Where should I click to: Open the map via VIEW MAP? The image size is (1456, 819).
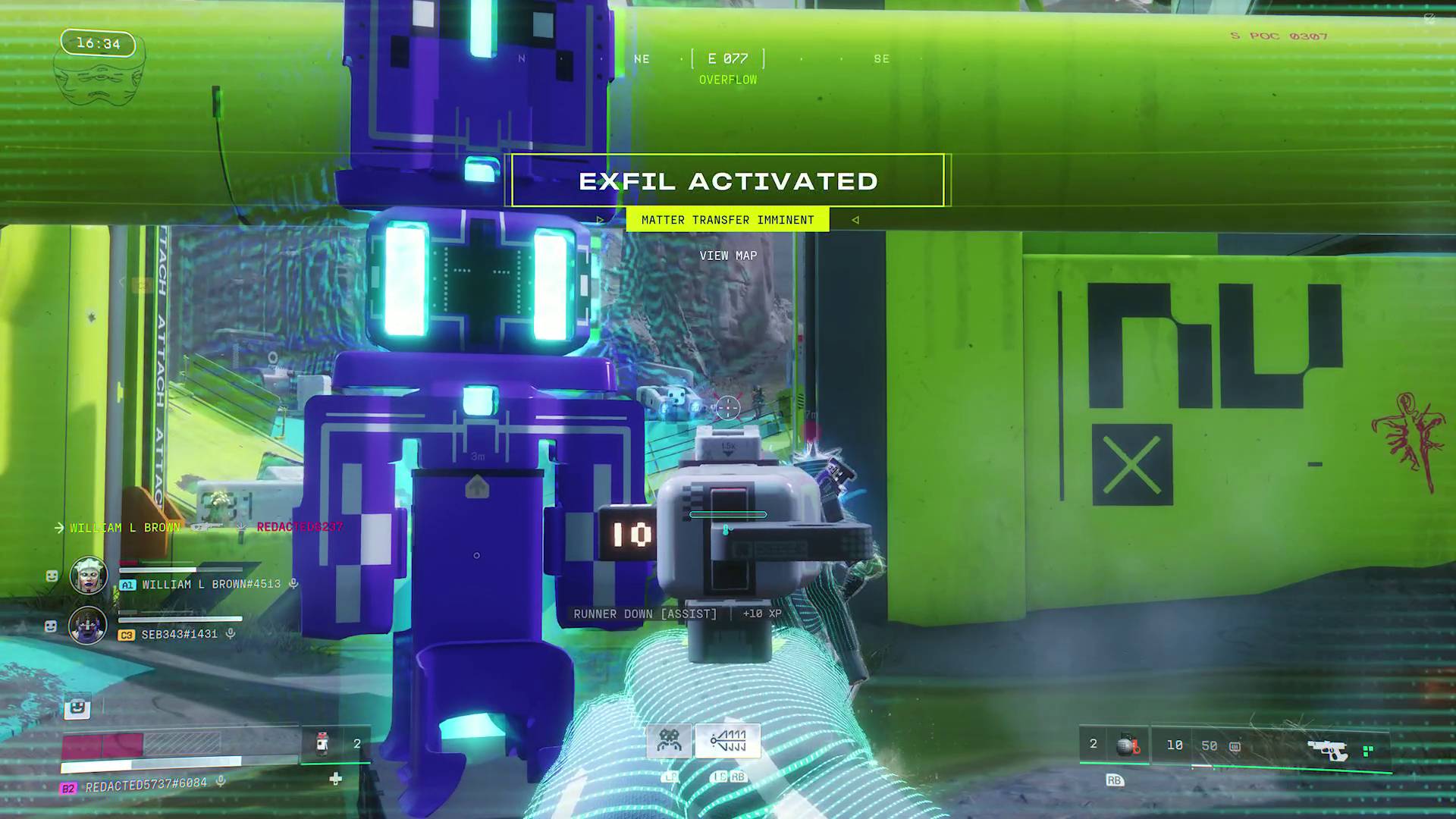coord(728,256)
